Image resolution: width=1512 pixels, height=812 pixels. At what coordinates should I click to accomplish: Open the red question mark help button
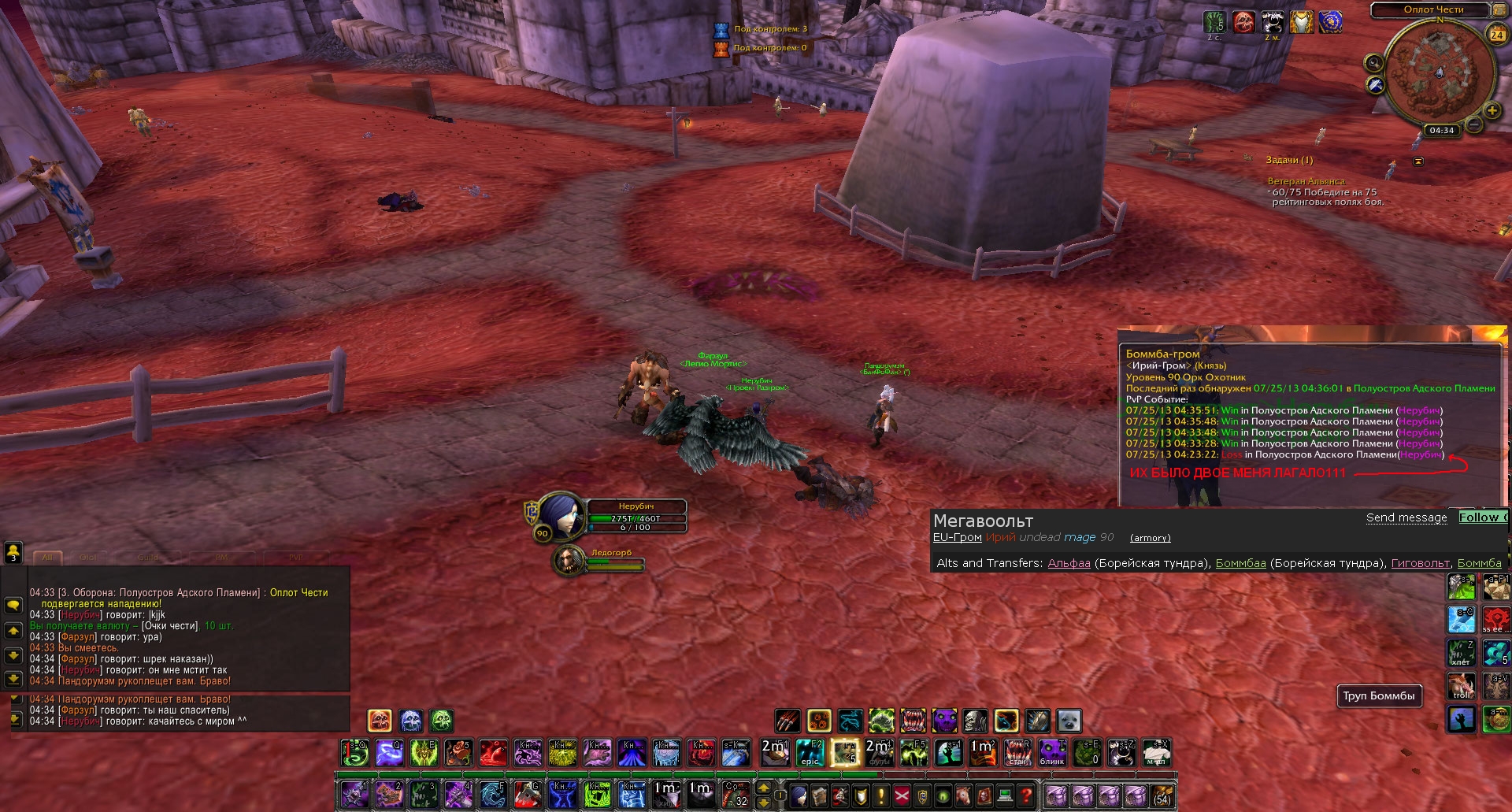point(1025,795)
